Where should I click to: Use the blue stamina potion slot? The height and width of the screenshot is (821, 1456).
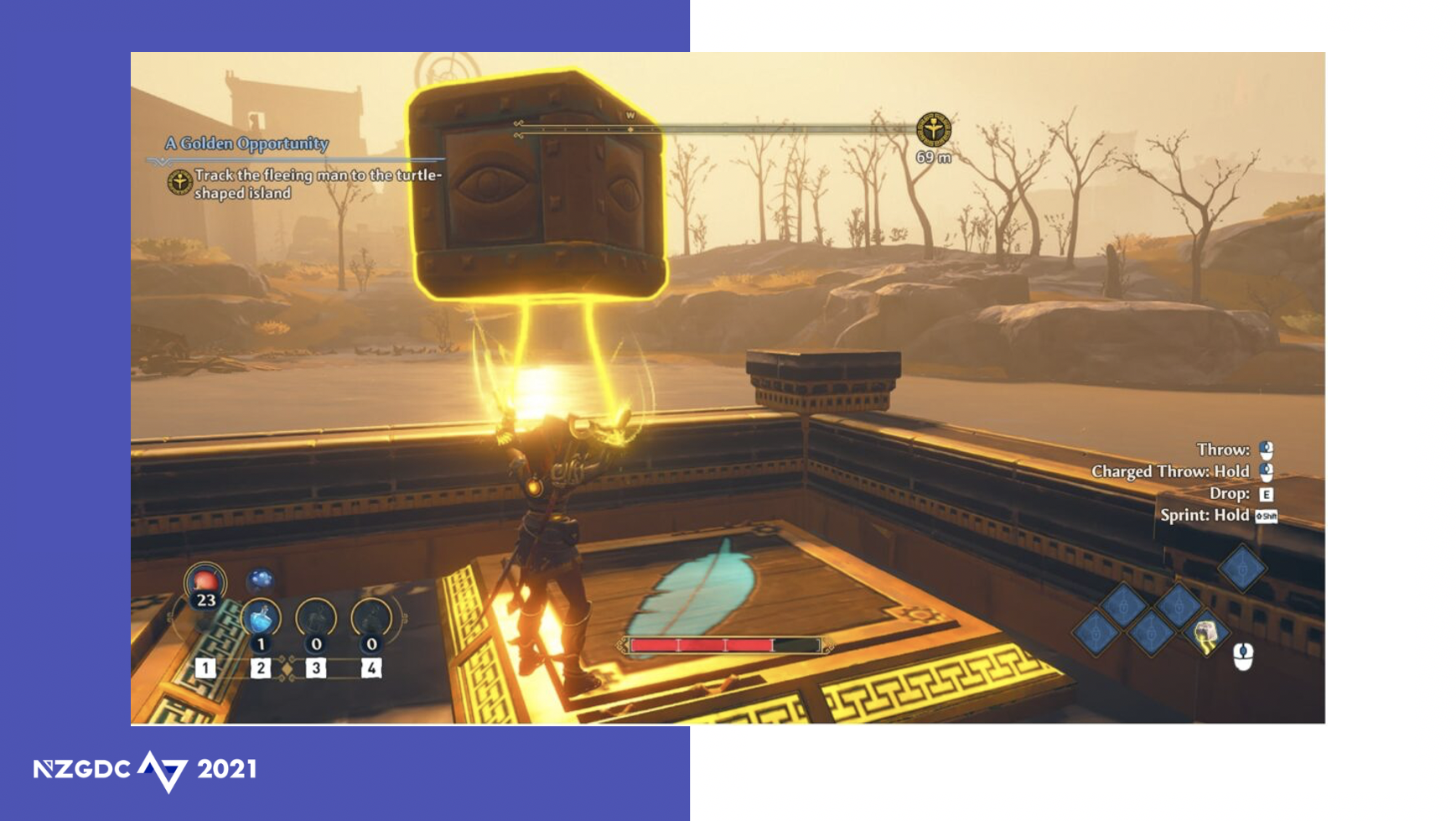(260, 619)
